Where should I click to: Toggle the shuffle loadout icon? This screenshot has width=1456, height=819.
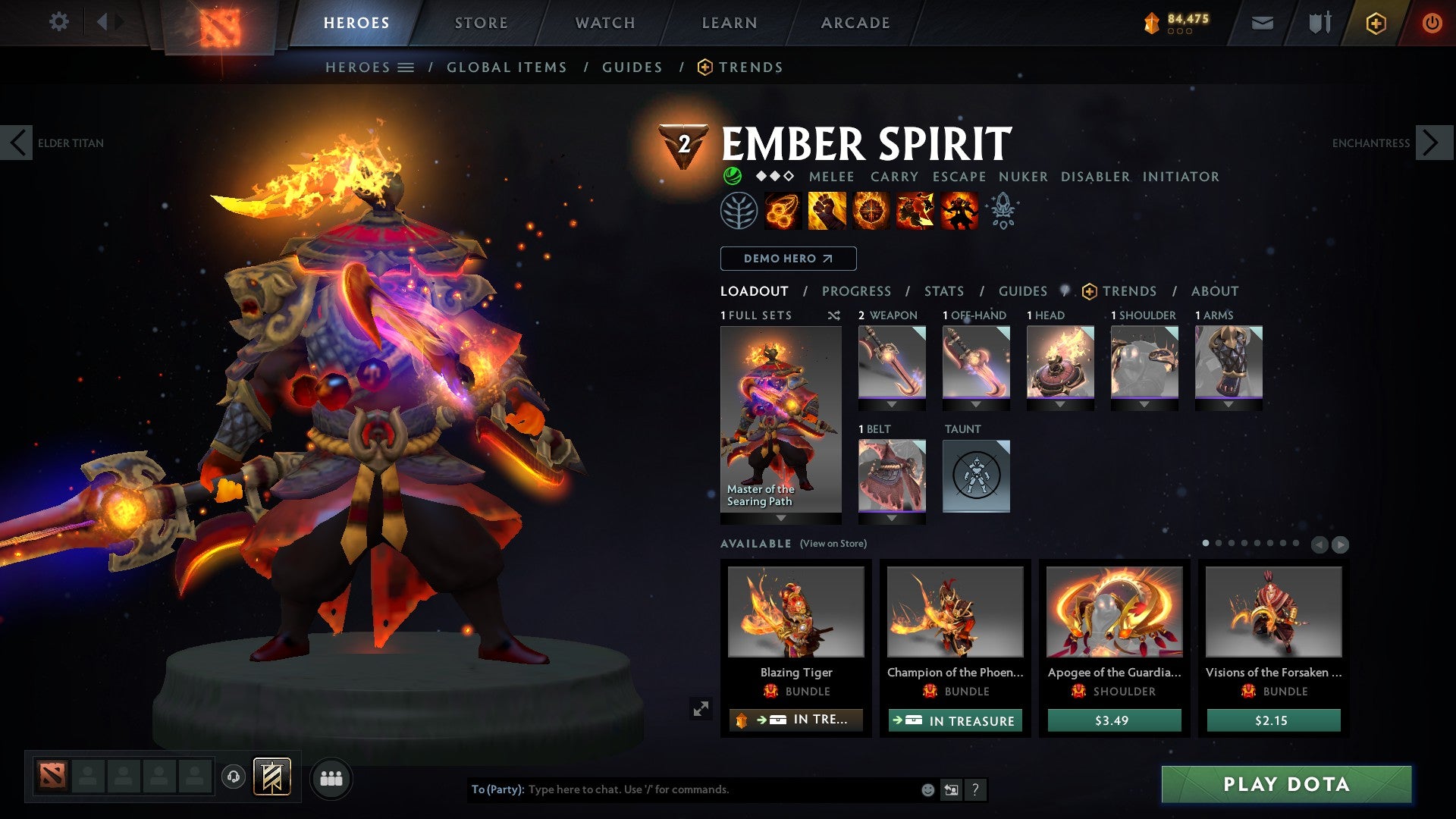coord(834,315)
